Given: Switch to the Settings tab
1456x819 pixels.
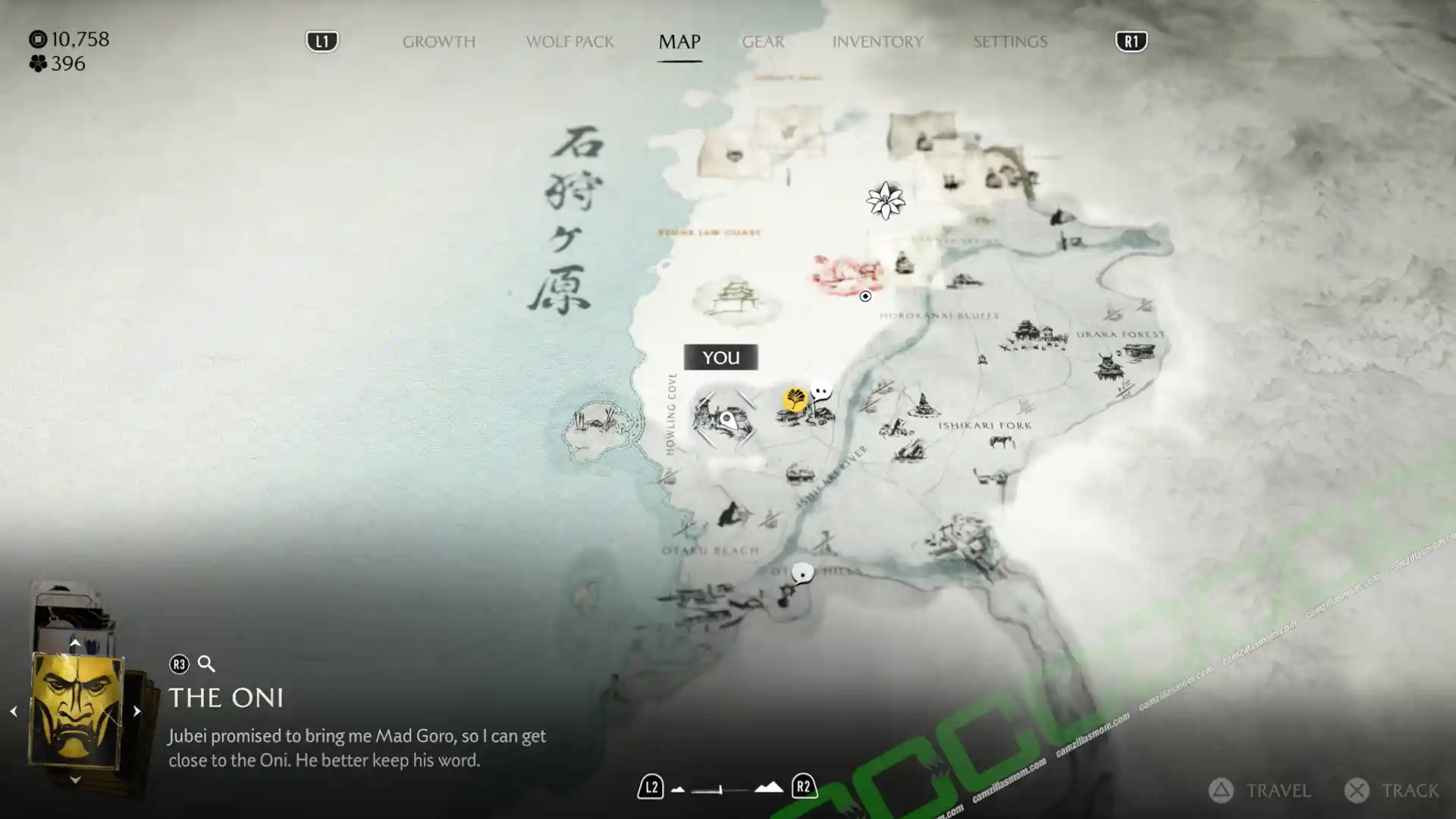Looking at the screenshot, I should (1010, 42).
